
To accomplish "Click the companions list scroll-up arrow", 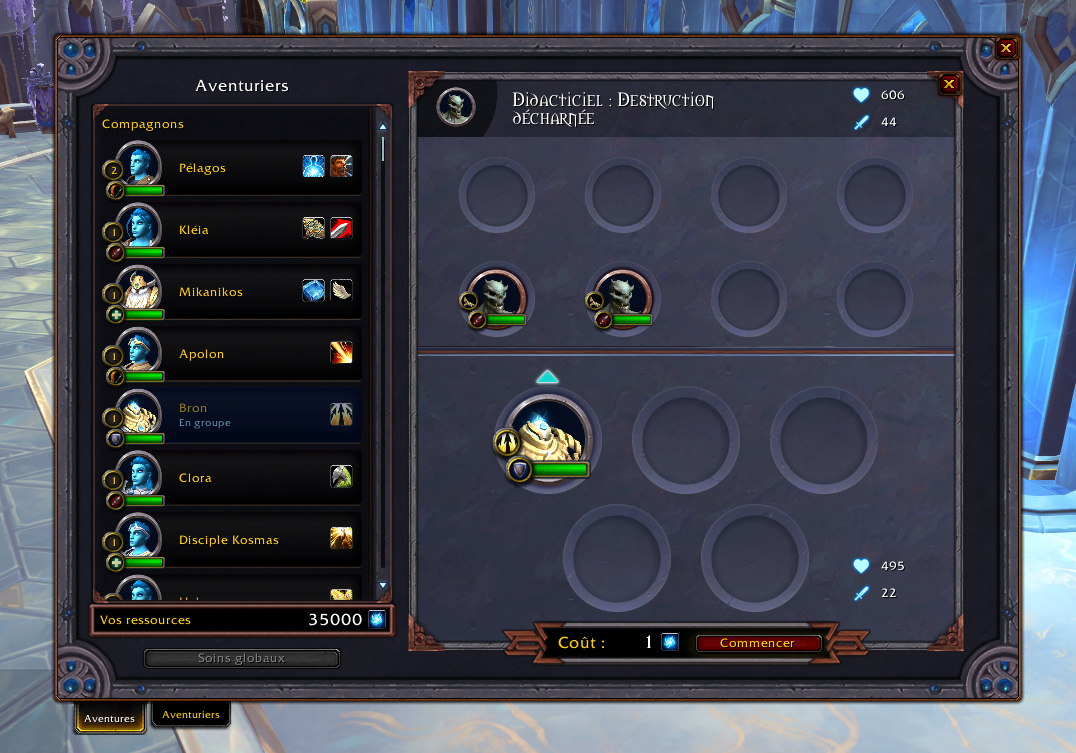I will click(x=382, y=126).
